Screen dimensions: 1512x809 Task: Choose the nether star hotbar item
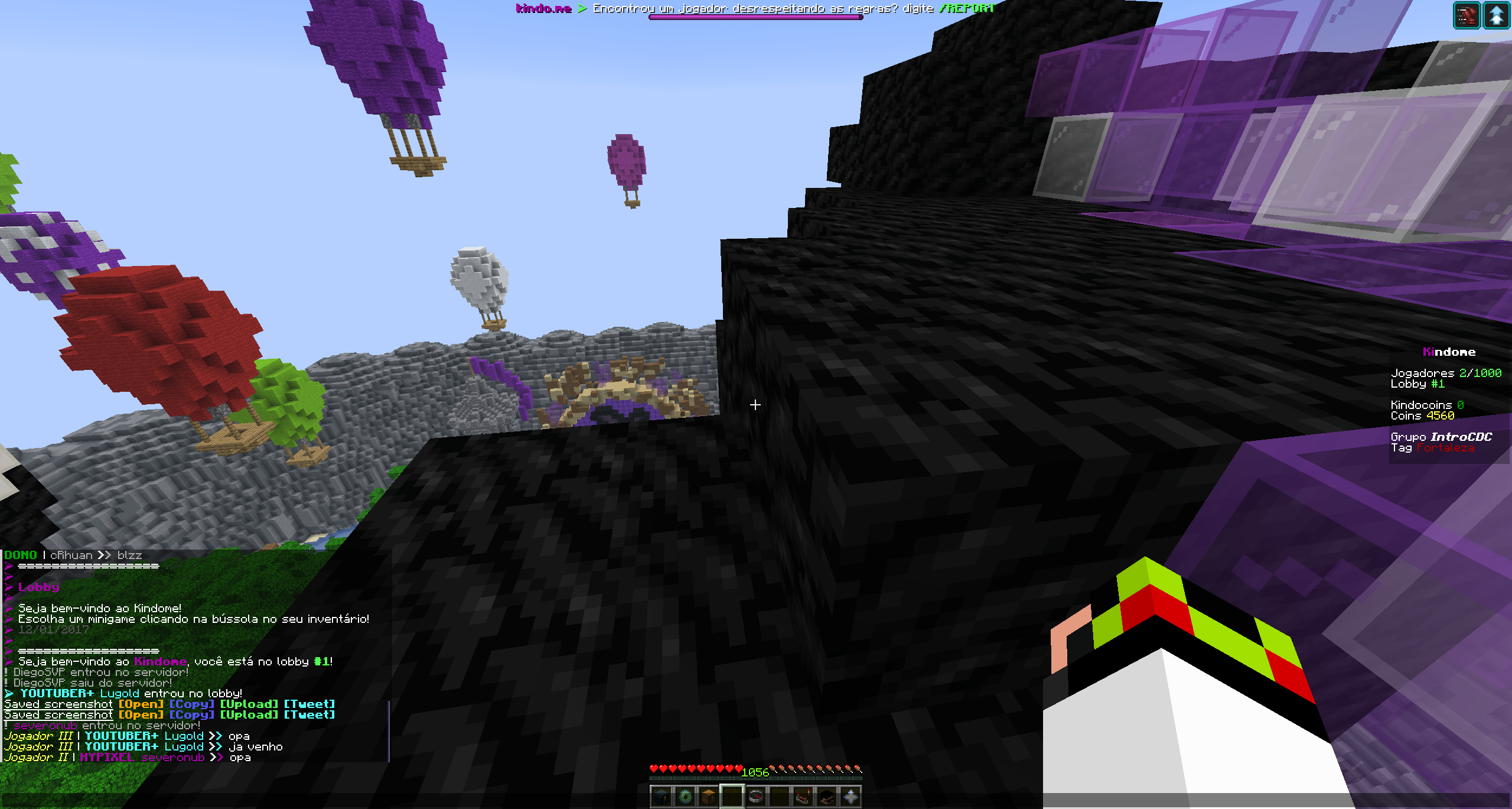pyautogui.click(x=850, y=797)
